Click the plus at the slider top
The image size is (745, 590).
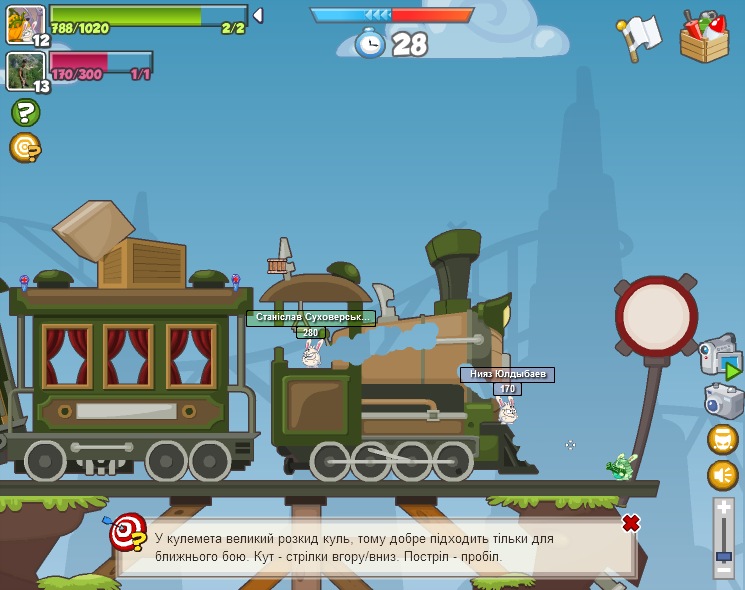(724, 509)
